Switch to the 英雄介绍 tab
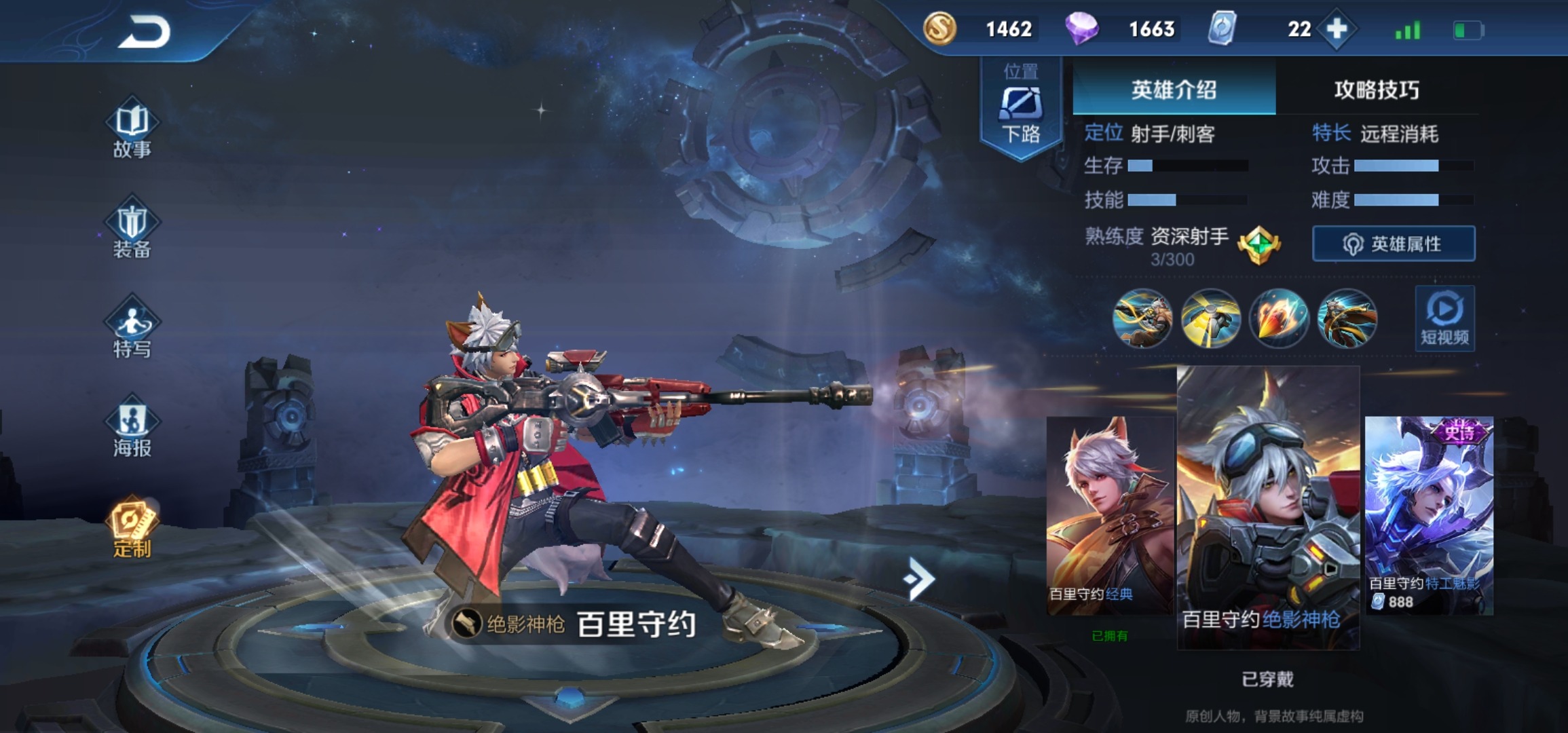Image resolution: width=1568 pixels, height=733 pixels. (x=1174, y=90)
